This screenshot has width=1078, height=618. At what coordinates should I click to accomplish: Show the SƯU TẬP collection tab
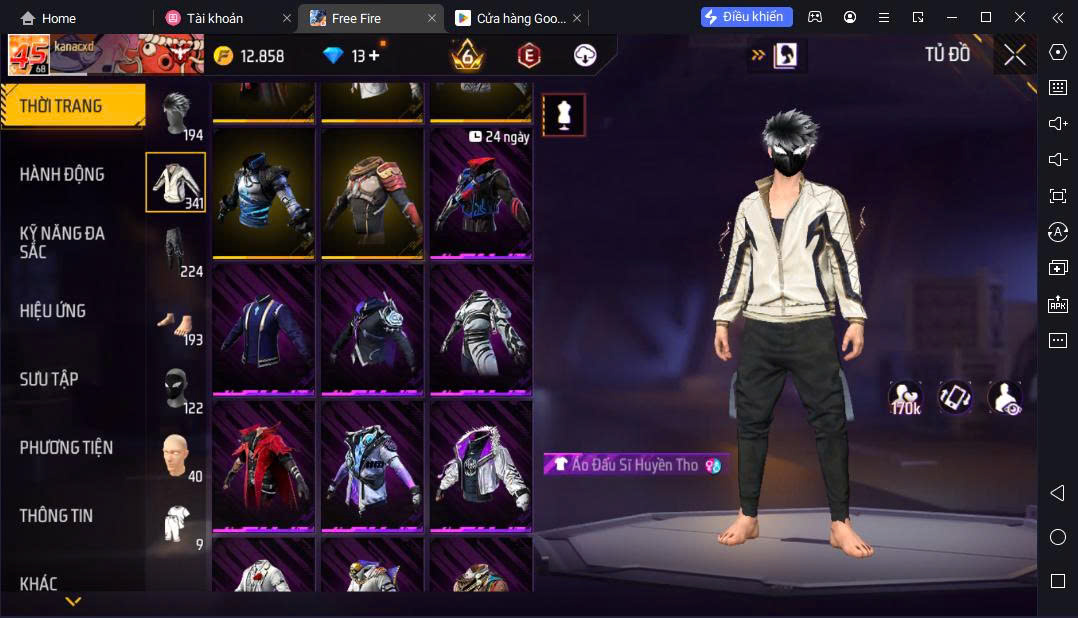click(x=49, y=379)
